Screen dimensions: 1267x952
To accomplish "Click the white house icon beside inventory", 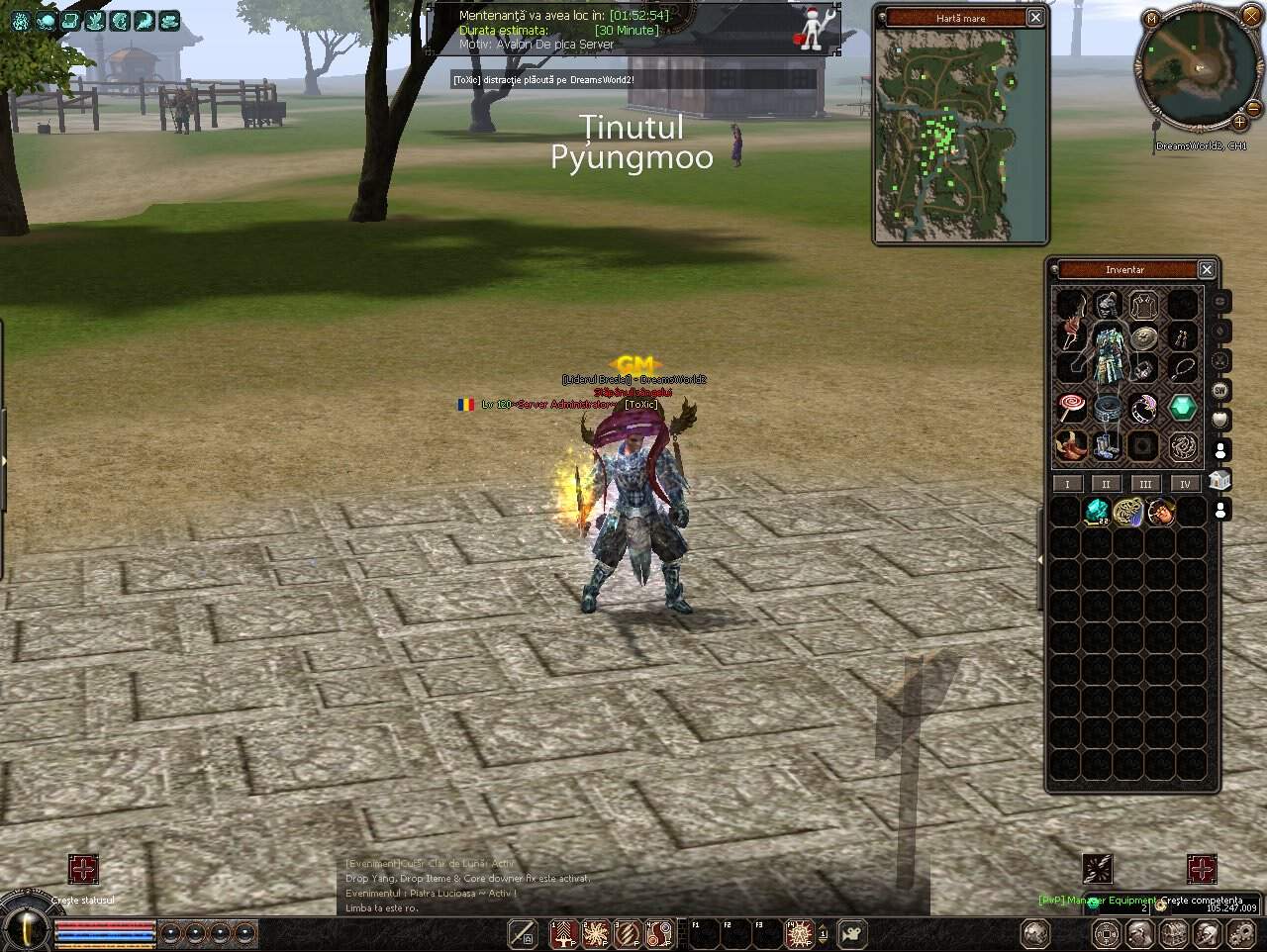I will [1219, 481].
